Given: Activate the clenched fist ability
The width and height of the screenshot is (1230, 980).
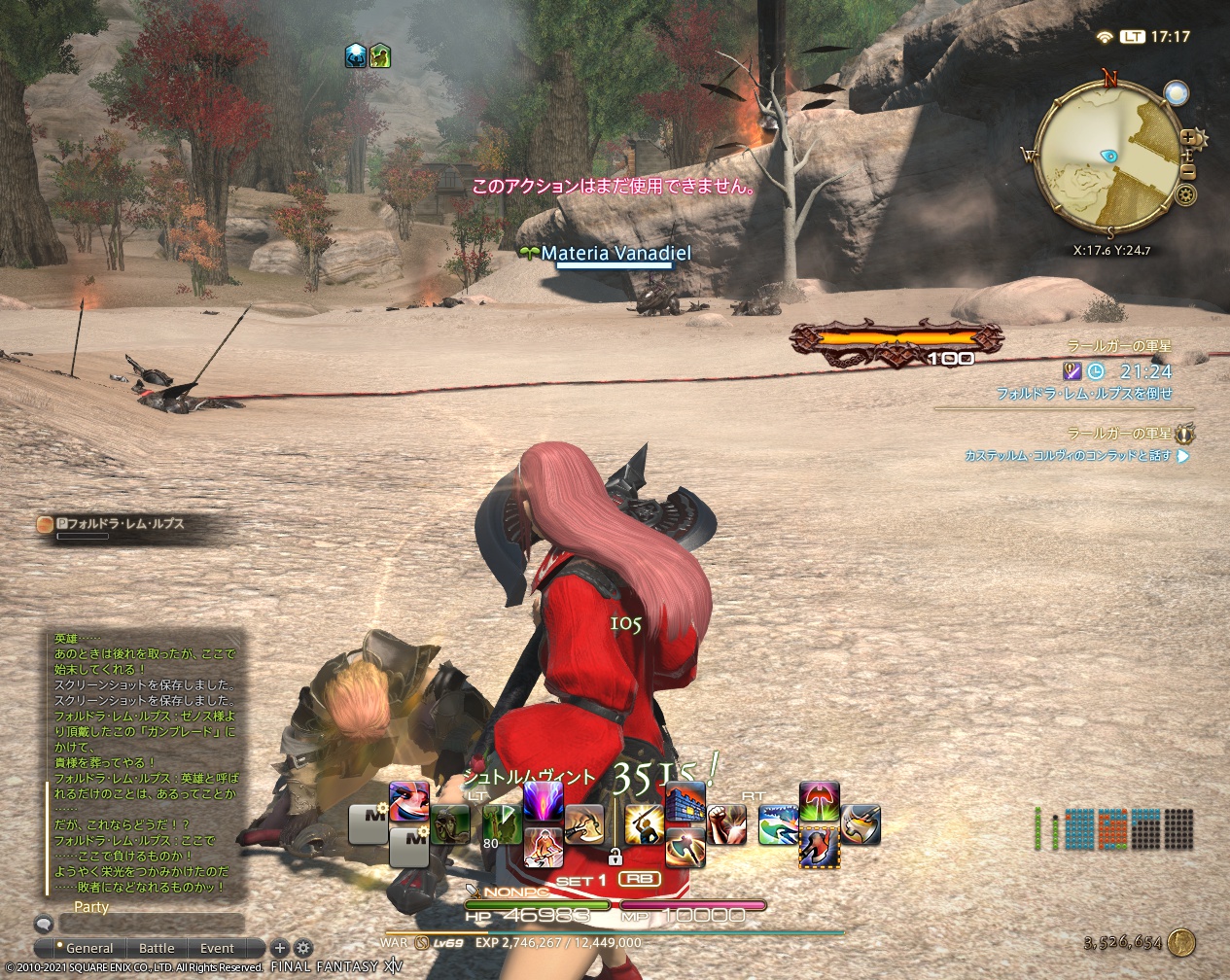Looking at the screenshot, I should (725, 824).
